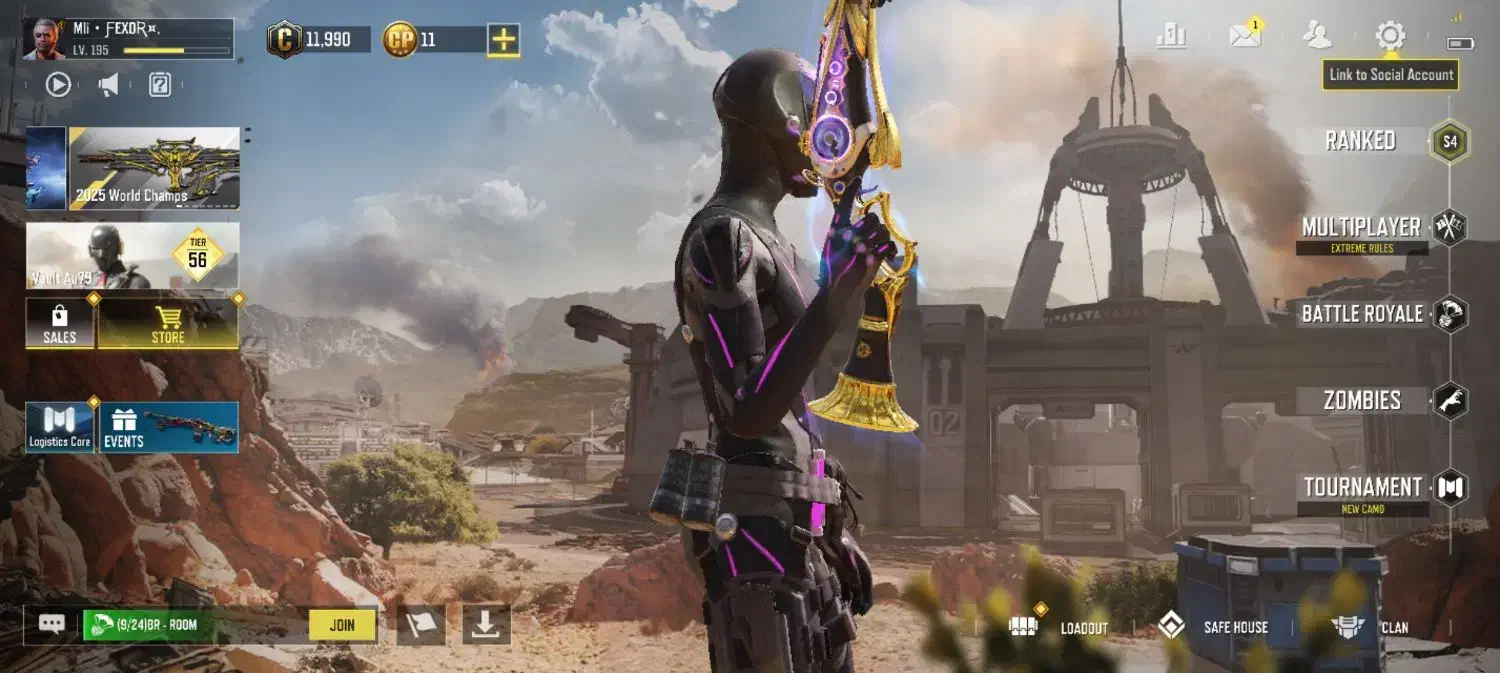View the leaderboard bar chart icon
The height and width of the screenshot is (673, 1500).
coord(1171,37)
